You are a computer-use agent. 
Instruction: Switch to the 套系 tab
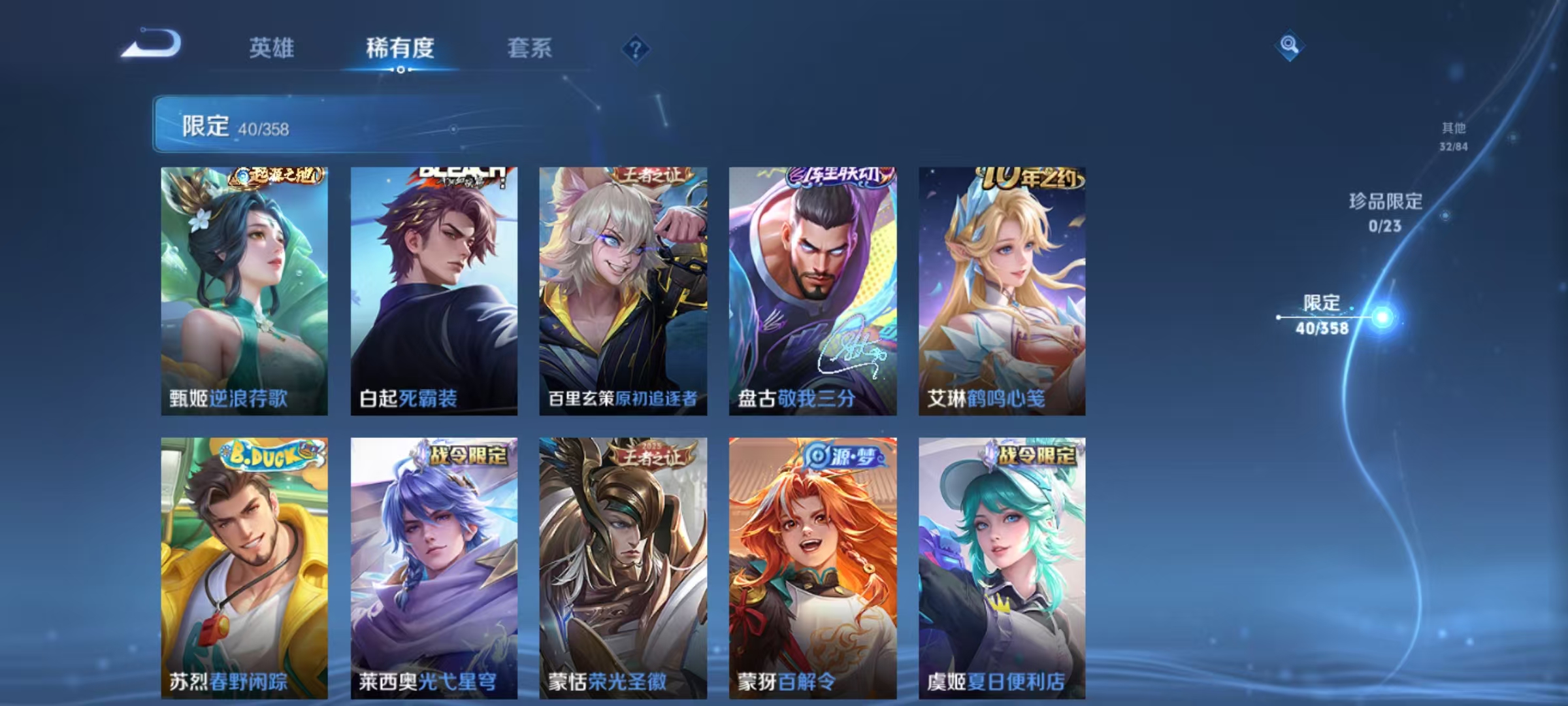[529, 47]
